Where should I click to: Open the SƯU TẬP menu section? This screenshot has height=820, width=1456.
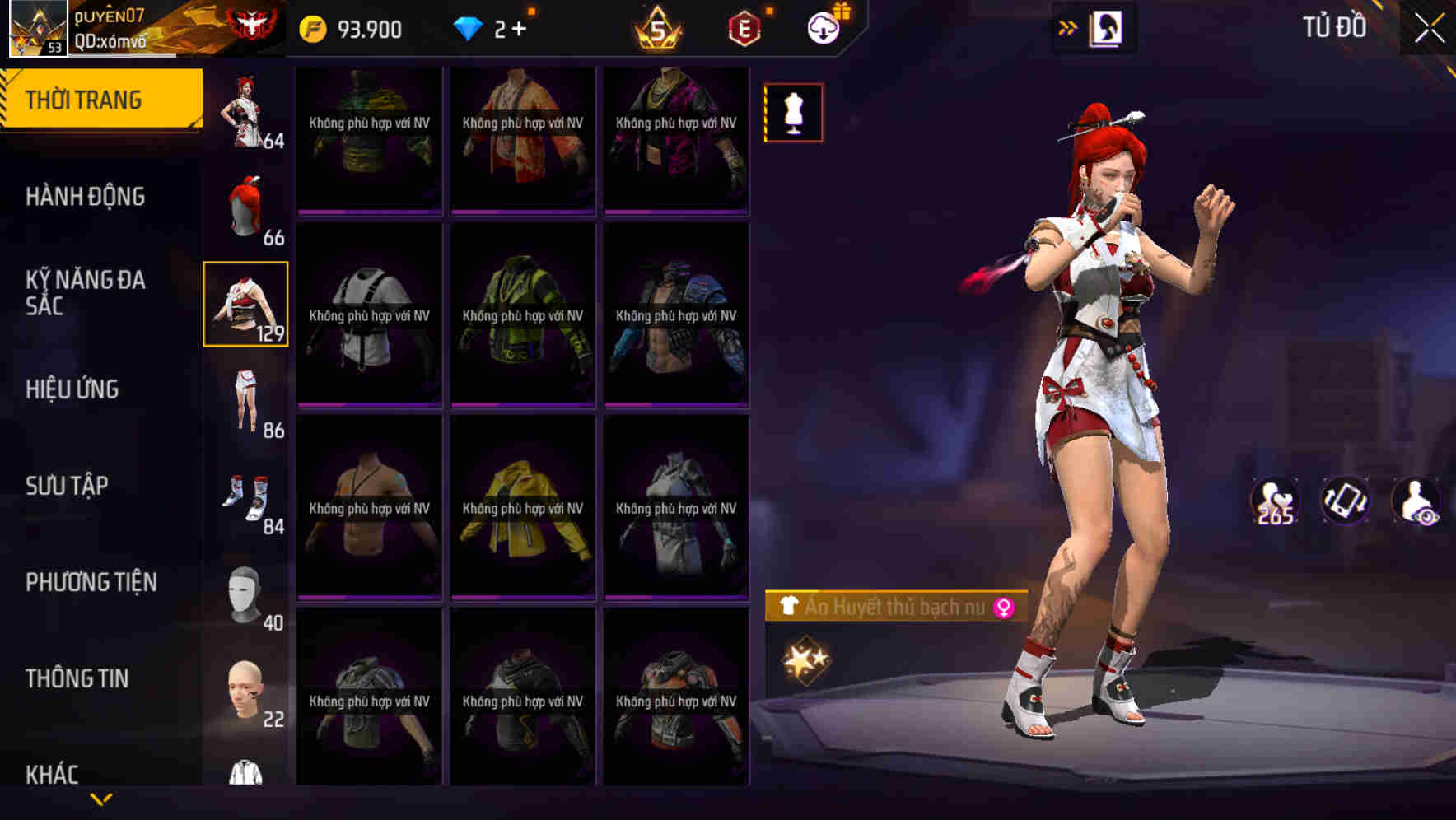(68, 486)
